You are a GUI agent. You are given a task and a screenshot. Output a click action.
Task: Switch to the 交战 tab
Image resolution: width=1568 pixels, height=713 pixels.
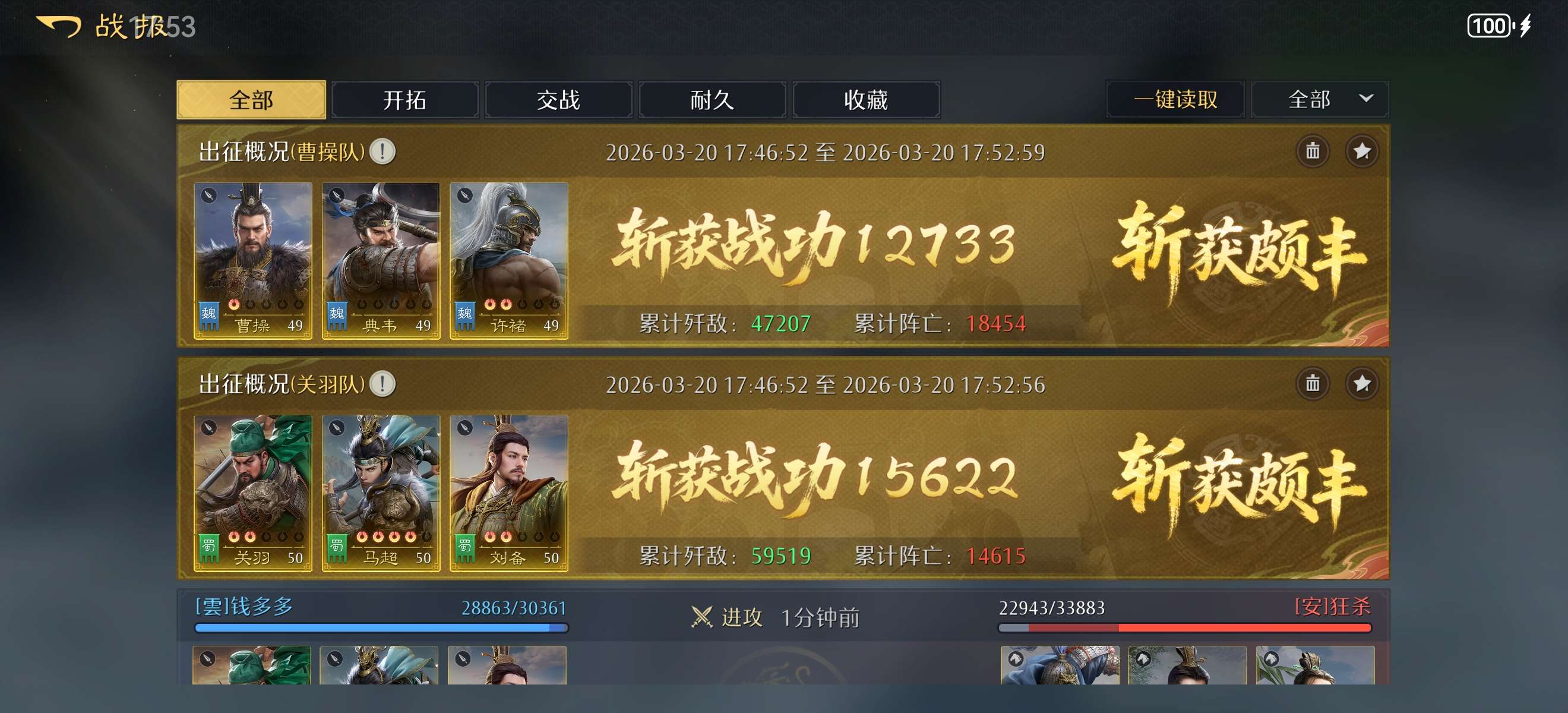559,99
